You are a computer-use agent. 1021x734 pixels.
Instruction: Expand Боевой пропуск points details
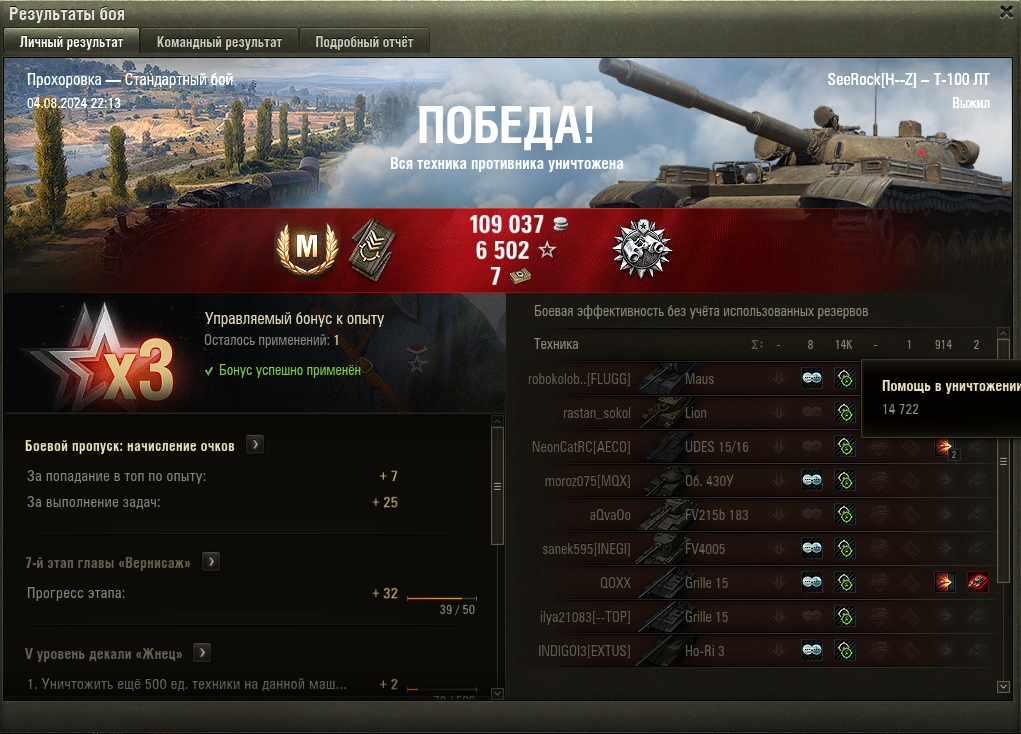coord(255,445)
